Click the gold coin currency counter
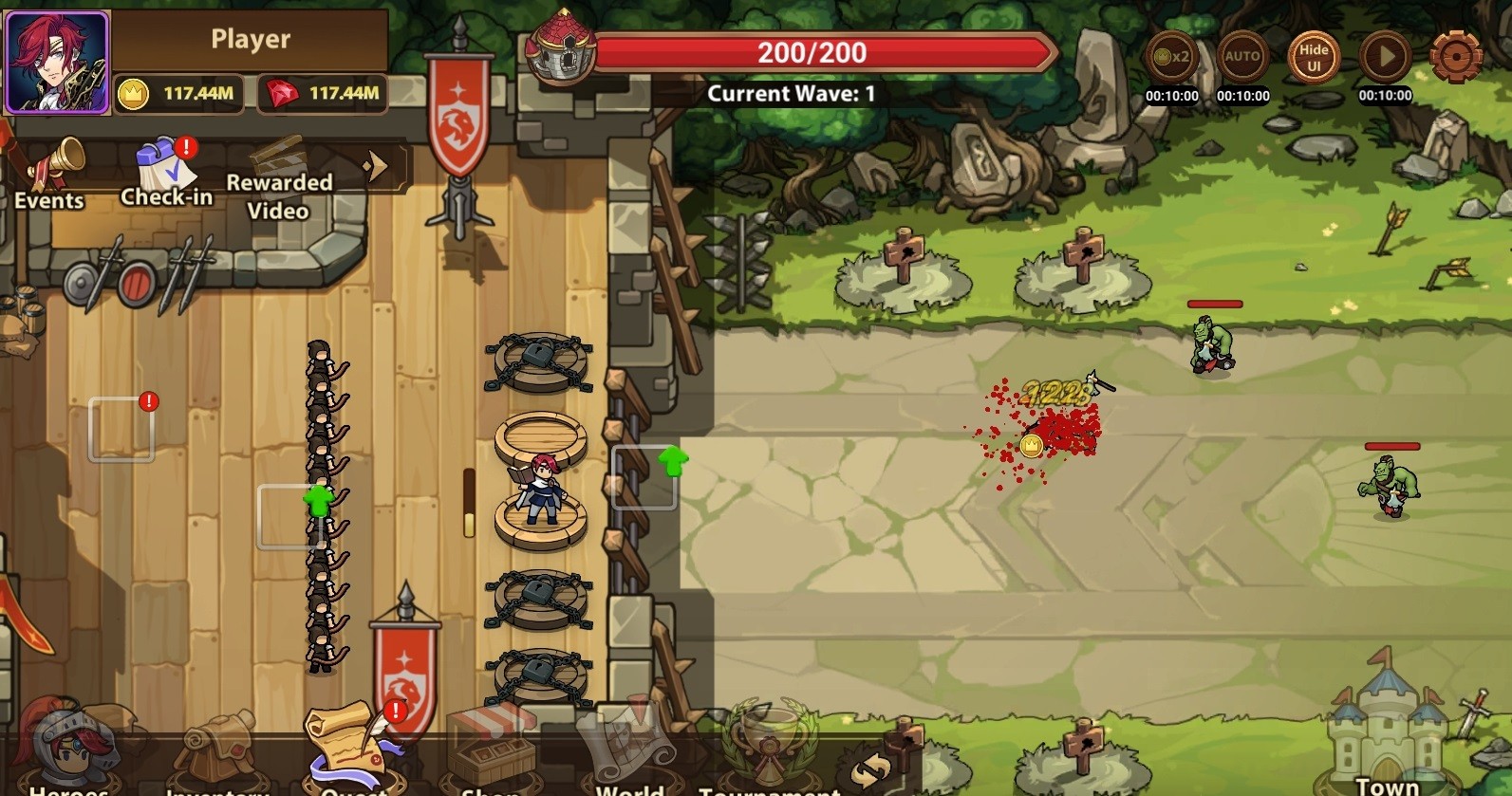Image resolution: width=1512 pixels, height=796 pixels. 177,93
